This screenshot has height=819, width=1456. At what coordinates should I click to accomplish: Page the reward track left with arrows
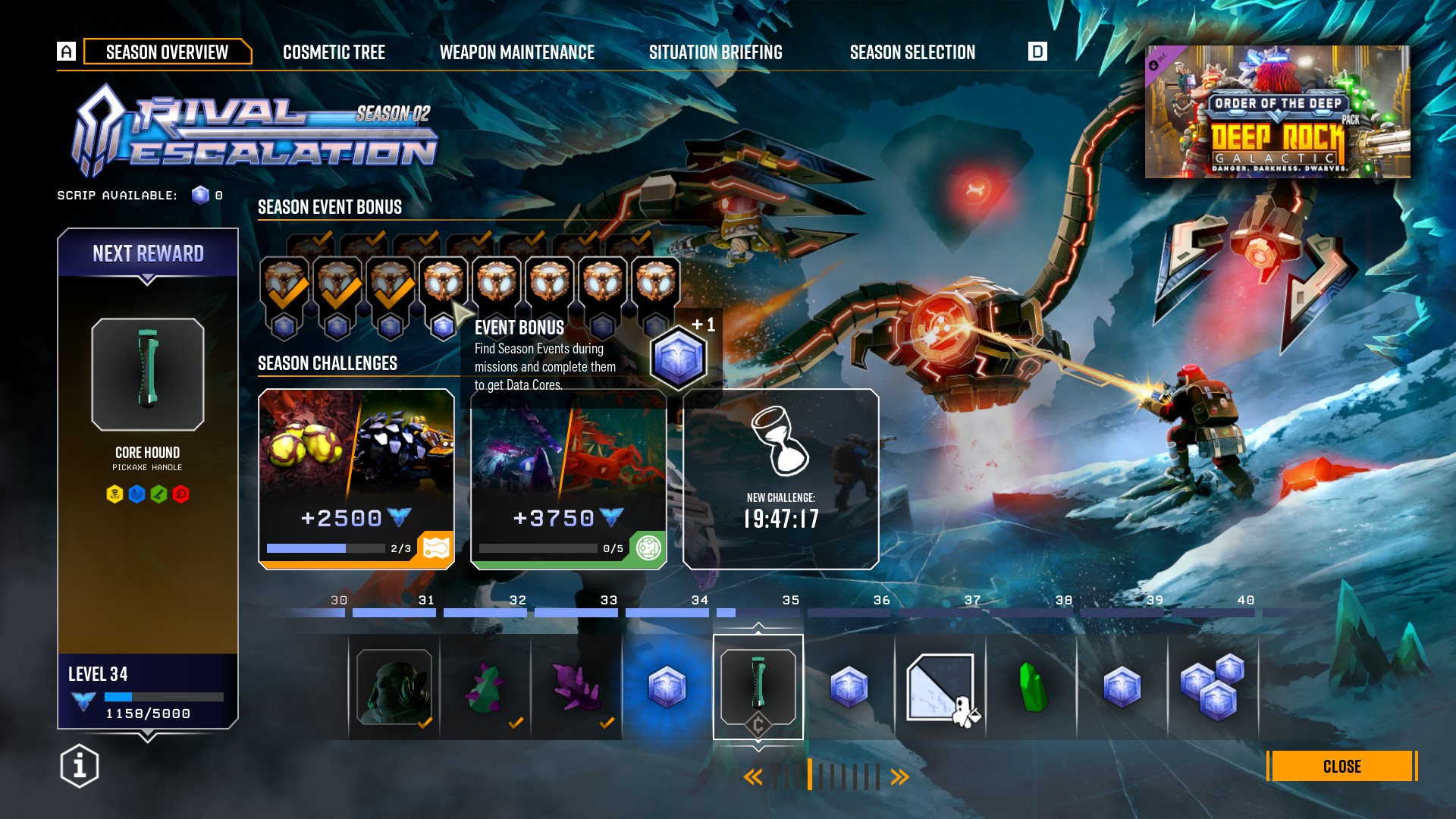click(753, 777)
